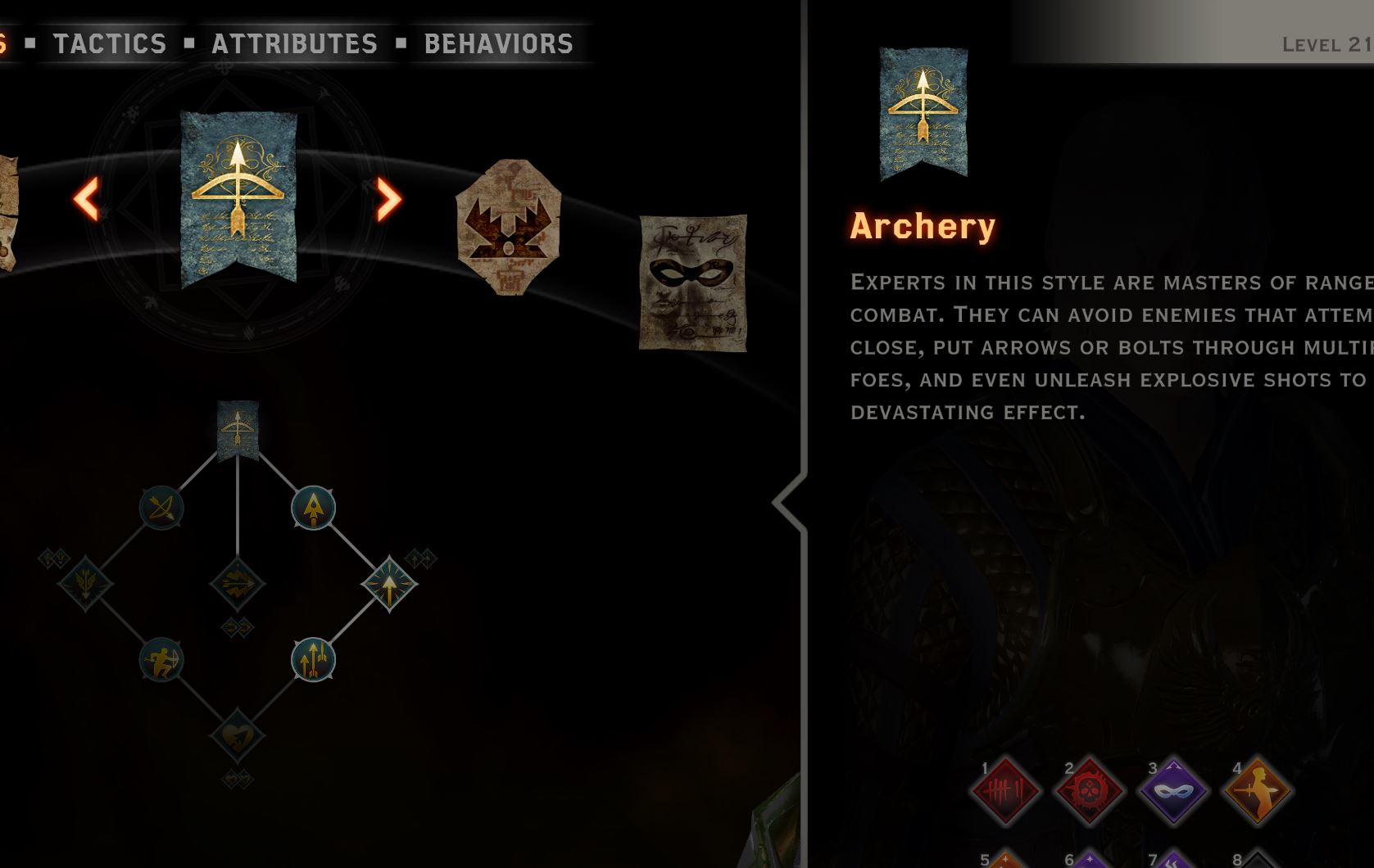Go to the Behaviors tab
The height and width of the screenshot is (868, 1374).
pyautogui.click(x=498, y=43)
